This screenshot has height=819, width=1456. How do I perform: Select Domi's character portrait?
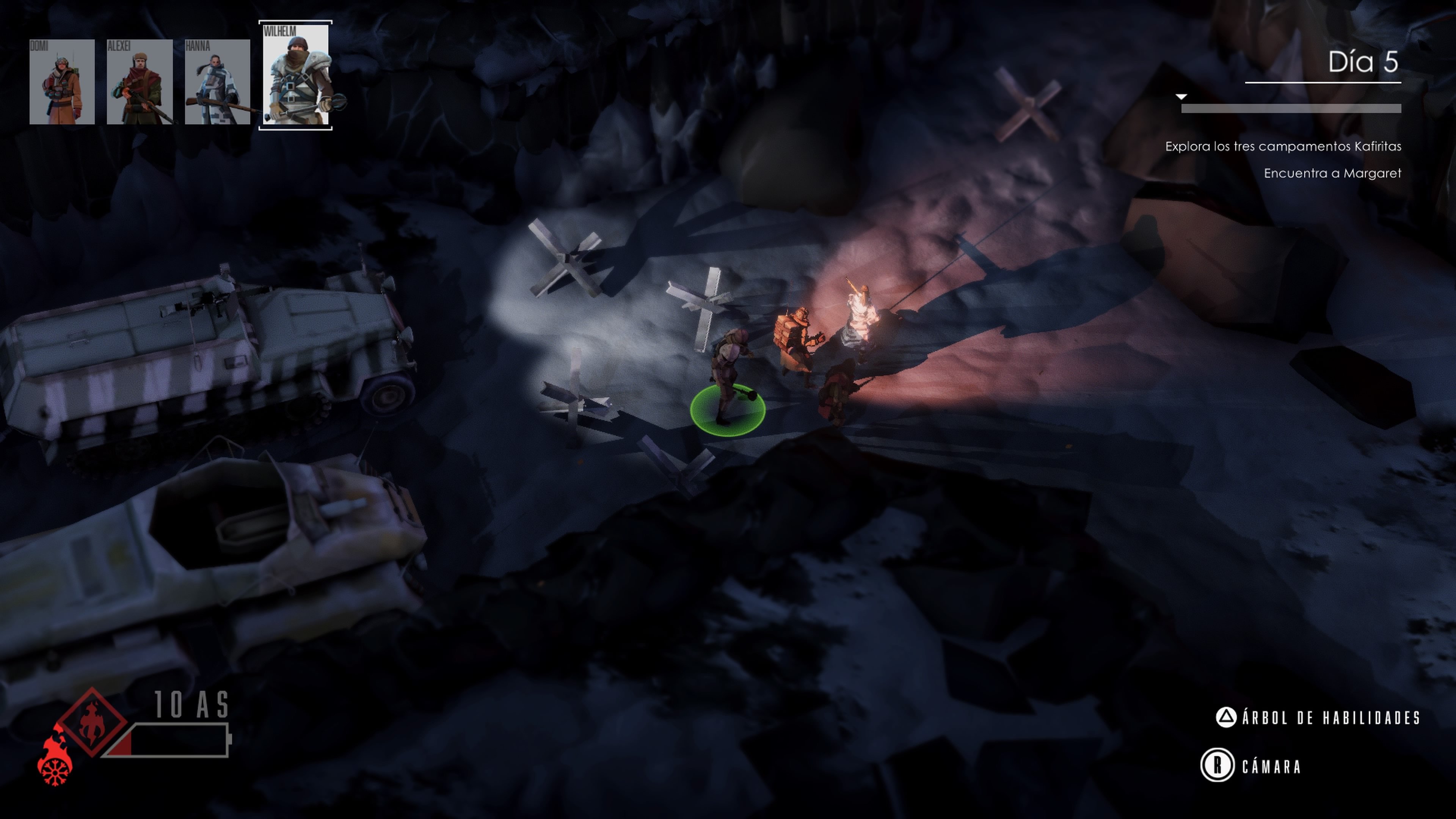tap(62, 82)
